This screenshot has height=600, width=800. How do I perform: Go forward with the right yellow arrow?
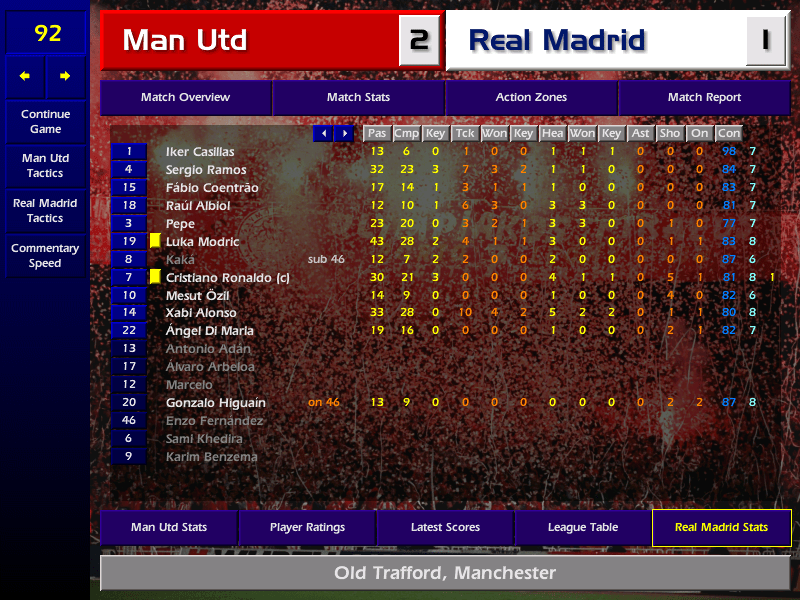pos(66,76)
